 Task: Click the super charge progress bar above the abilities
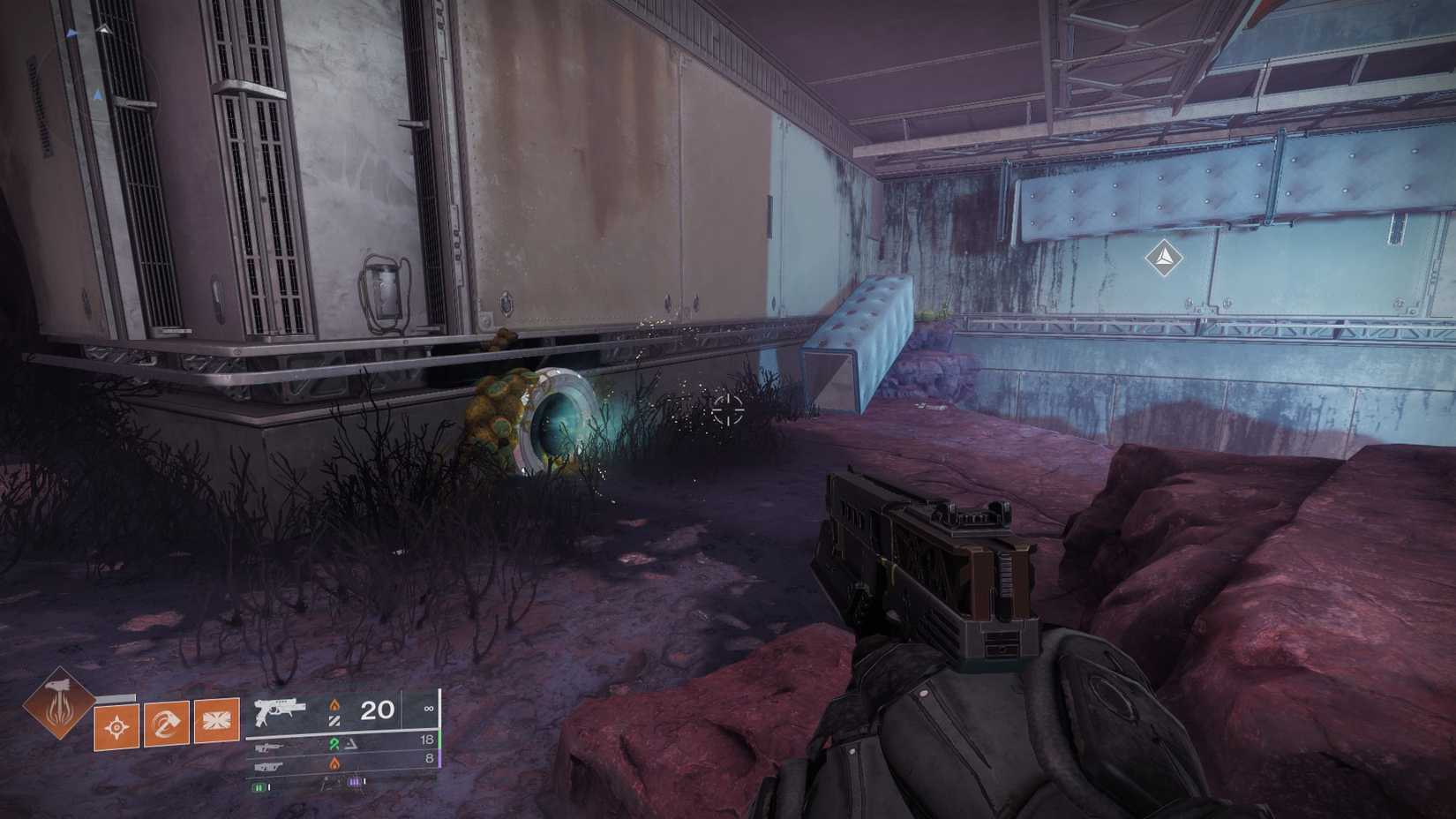(116, 697)
